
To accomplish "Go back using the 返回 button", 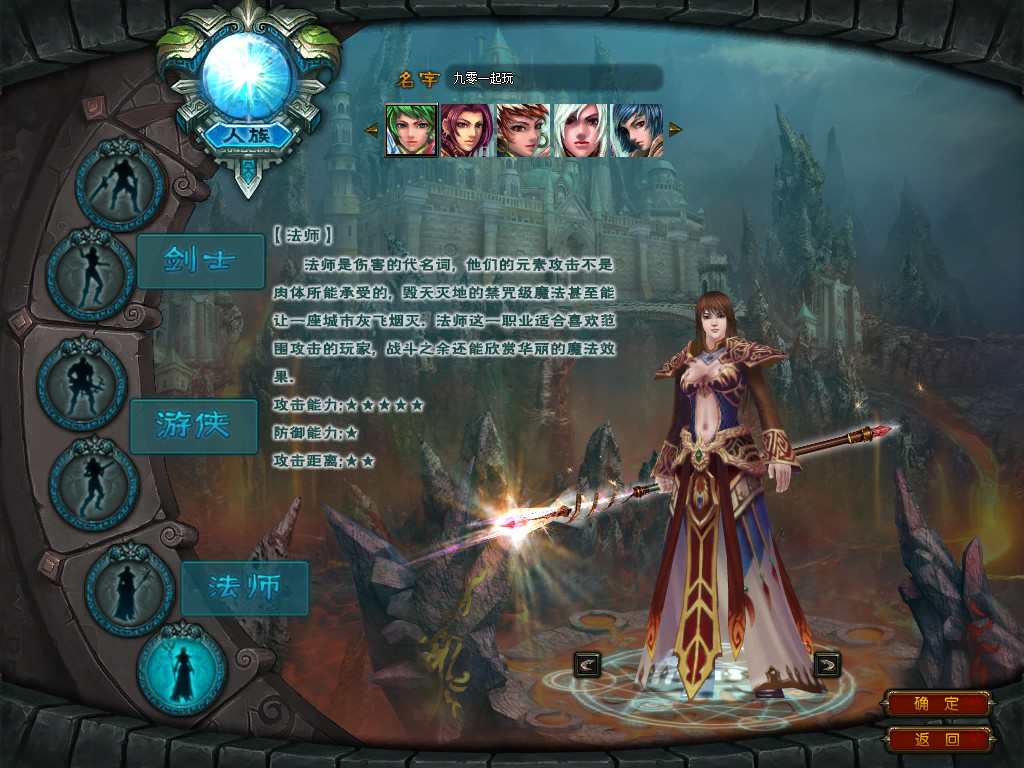I will click(937, 740).
